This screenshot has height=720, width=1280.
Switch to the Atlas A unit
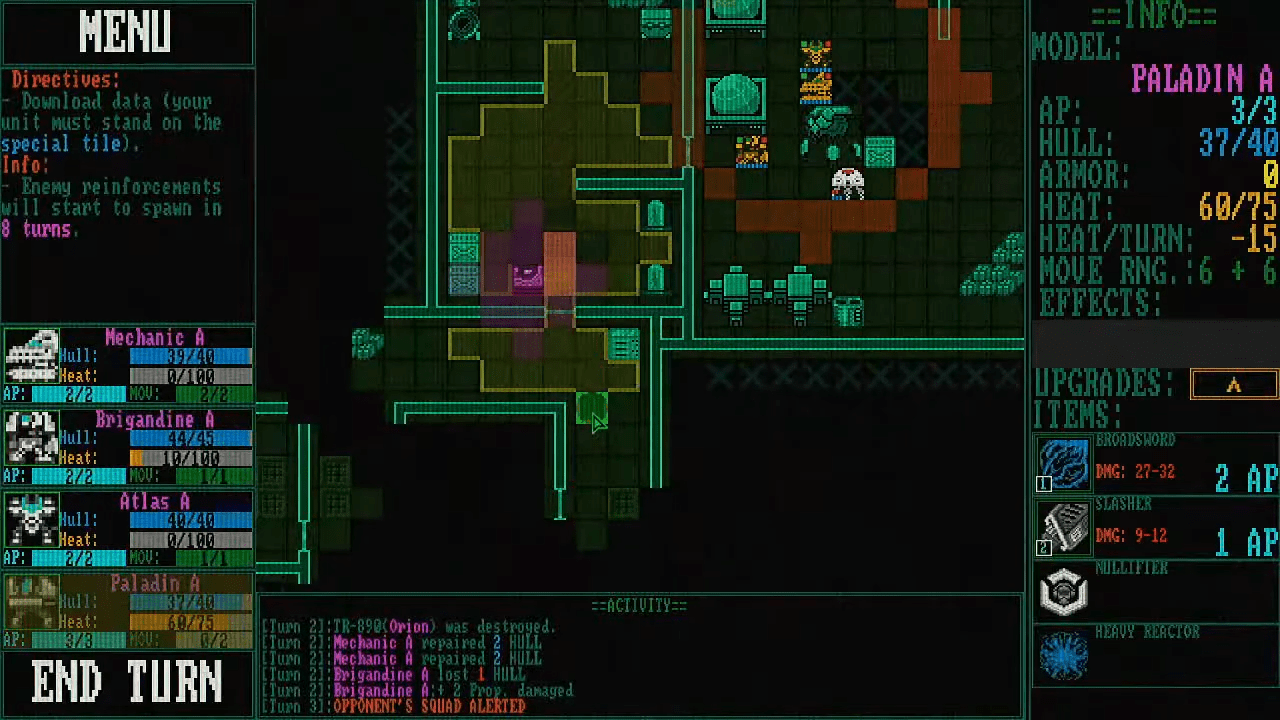(x=127, y=530)
